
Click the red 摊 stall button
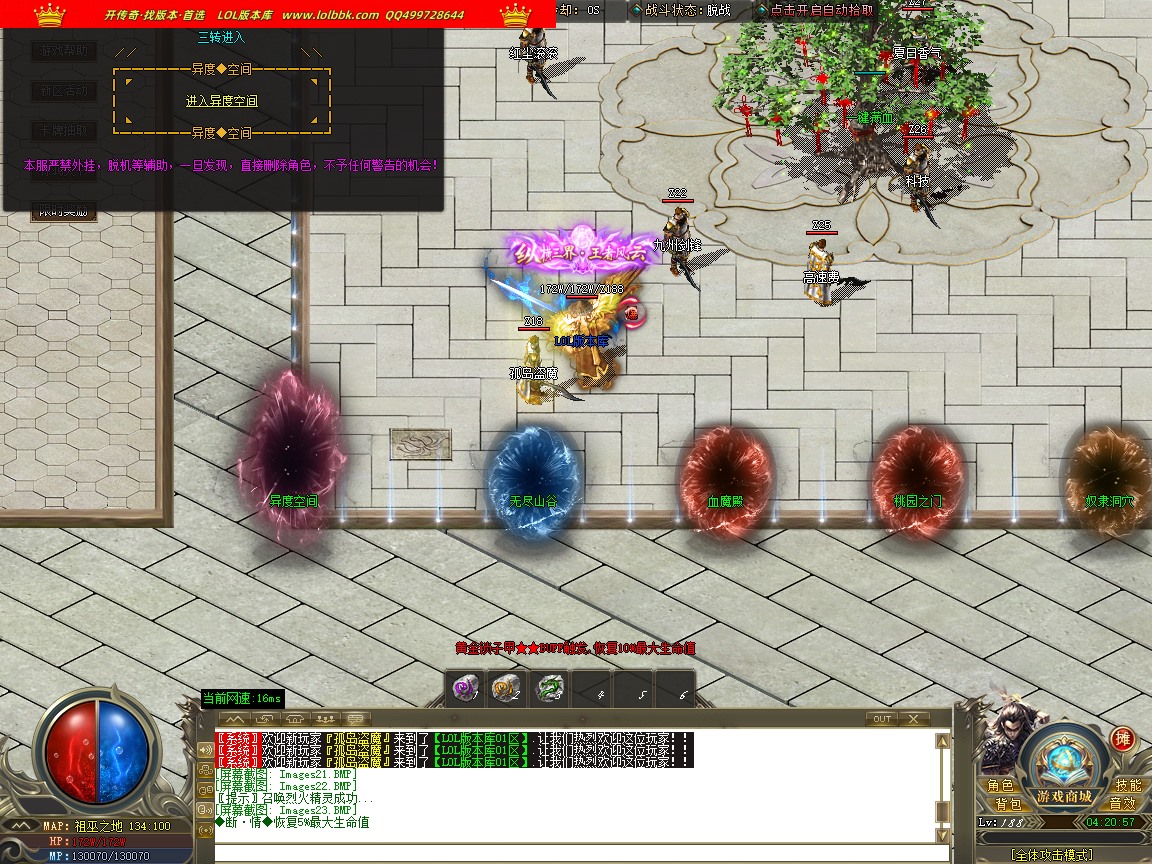click(x=1122, y=739)
